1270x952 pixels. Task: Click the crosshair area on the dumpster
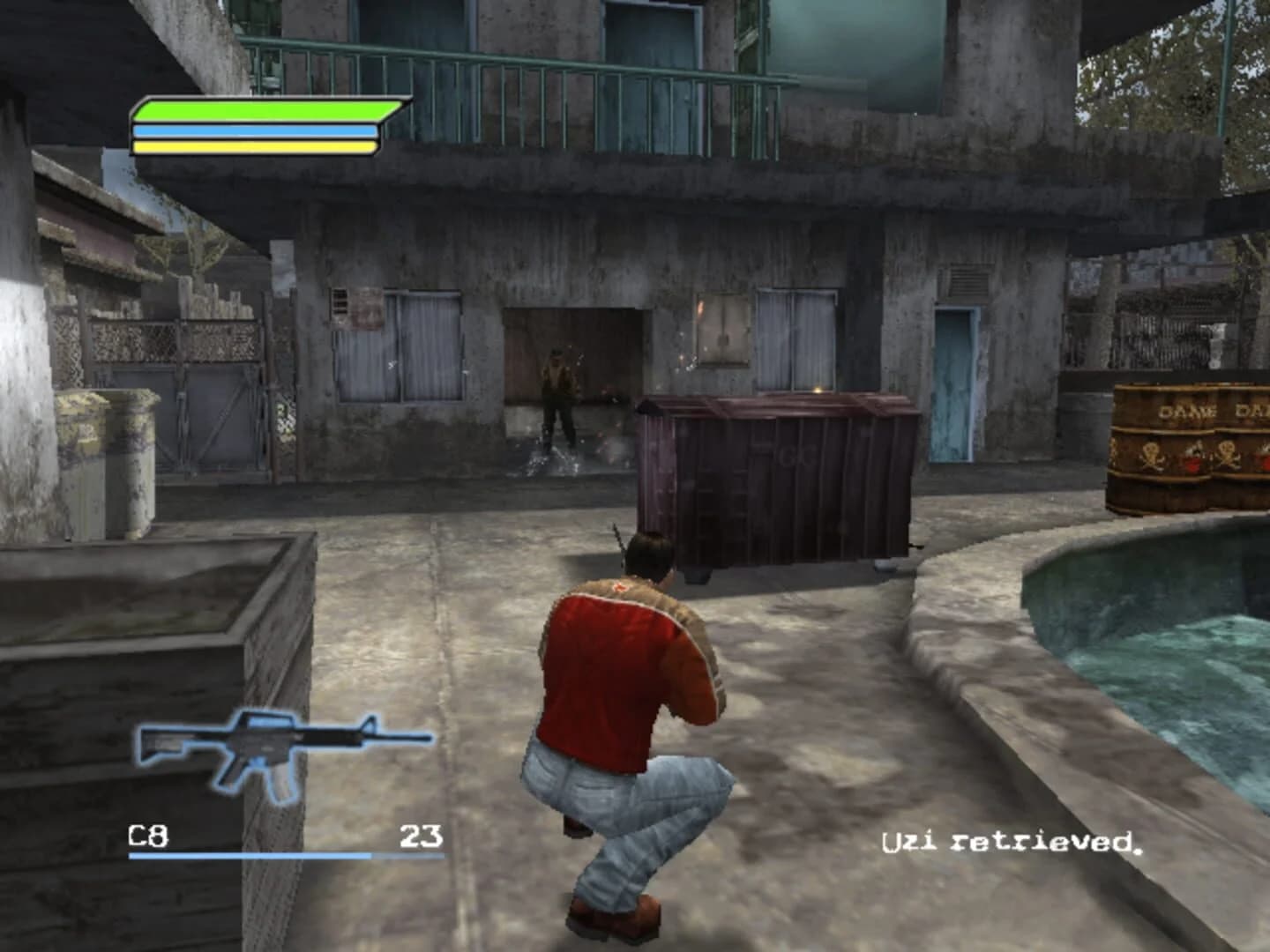point(816,390)
